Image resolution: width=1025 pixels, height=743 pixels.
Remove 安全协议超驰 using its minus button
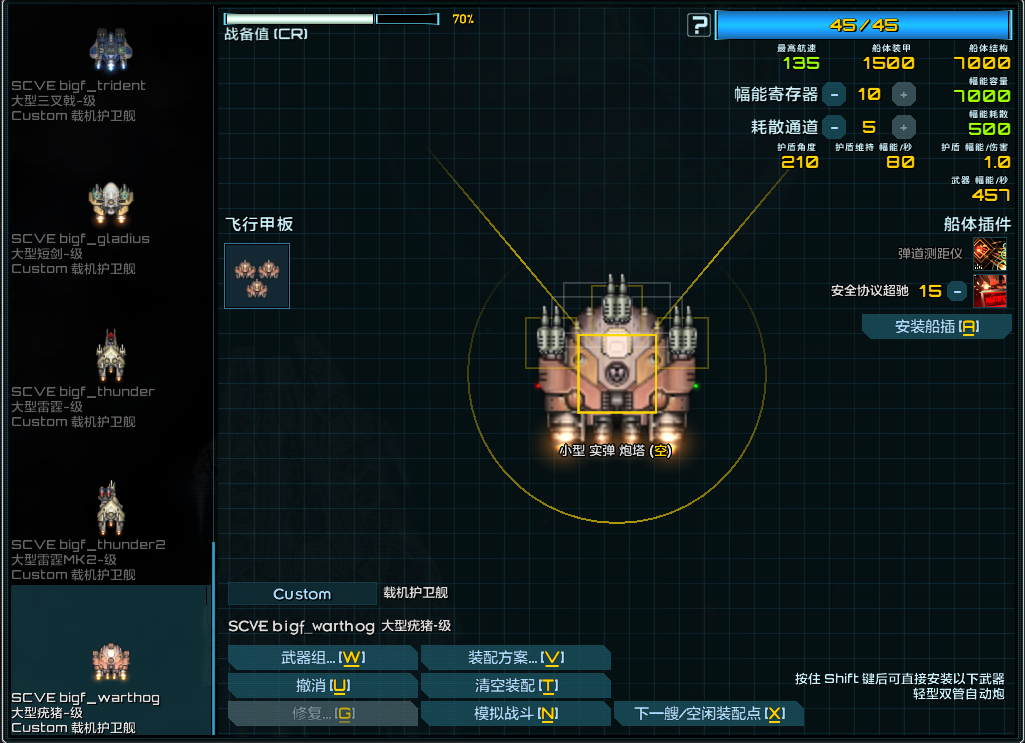pos(957,291)
